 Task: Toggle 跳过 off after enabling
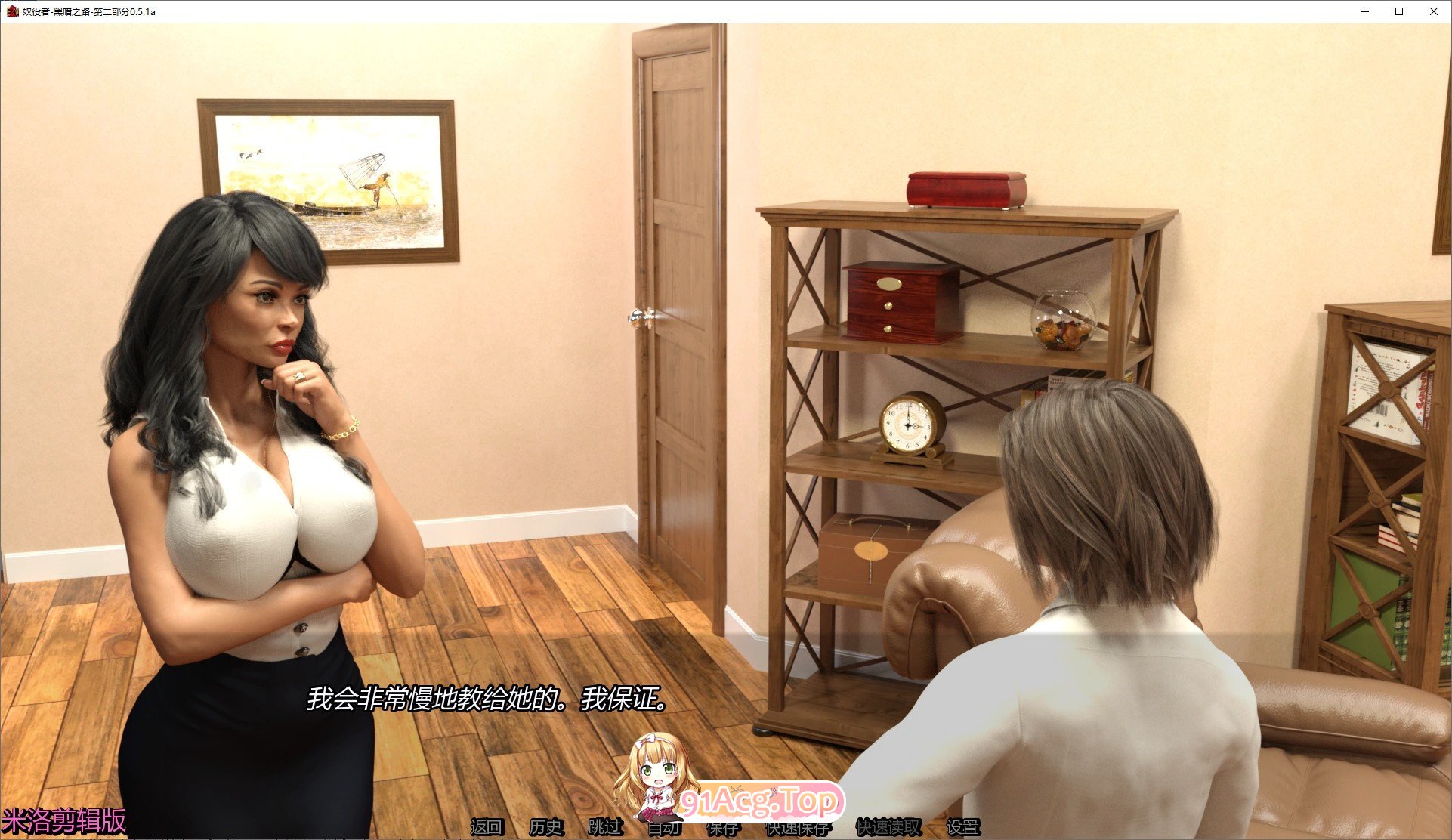[x=604, y=828]
